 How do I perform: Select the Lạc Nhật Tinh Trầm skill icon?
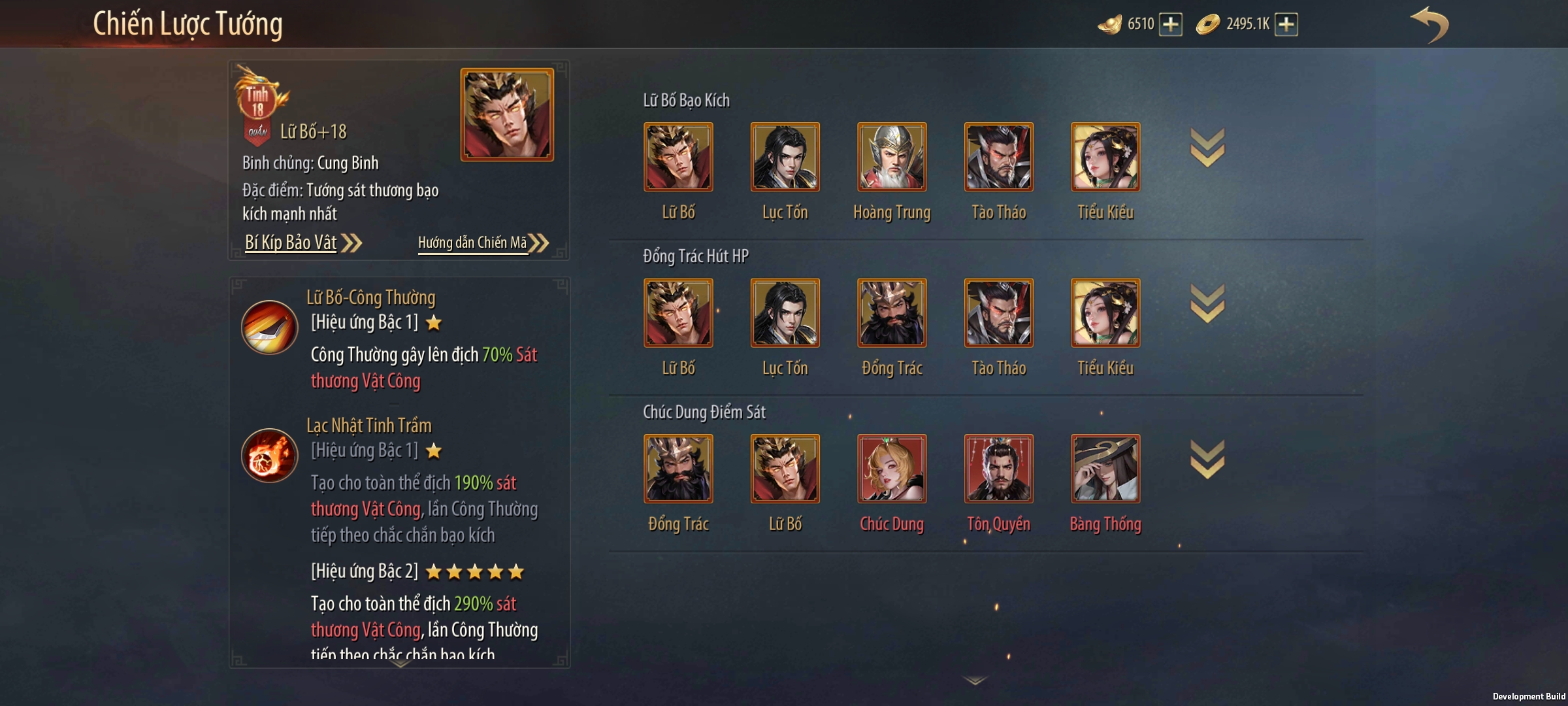pos(269,455)
